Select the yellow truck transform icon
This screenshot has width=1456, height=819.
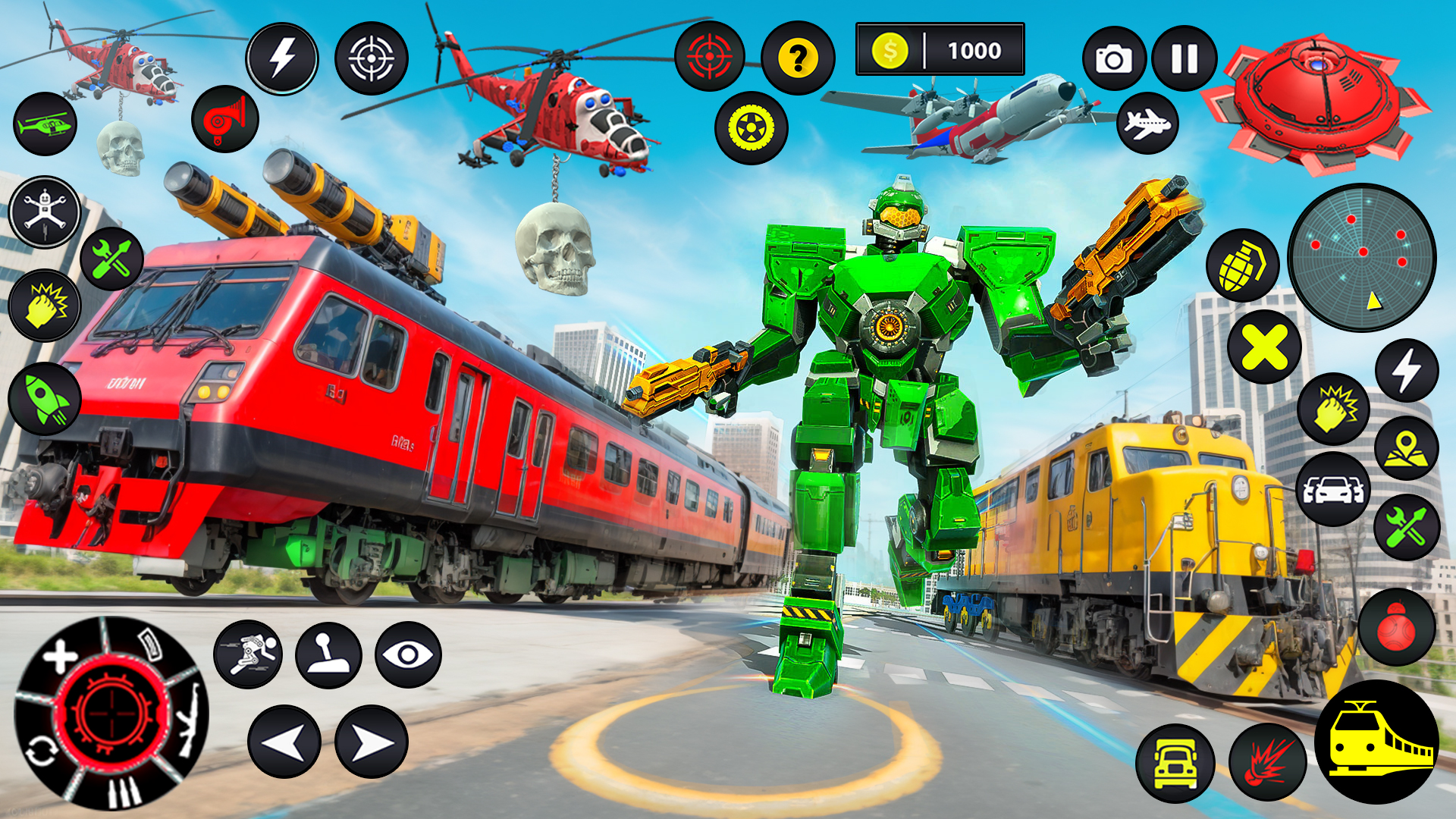click(1175, 763)
